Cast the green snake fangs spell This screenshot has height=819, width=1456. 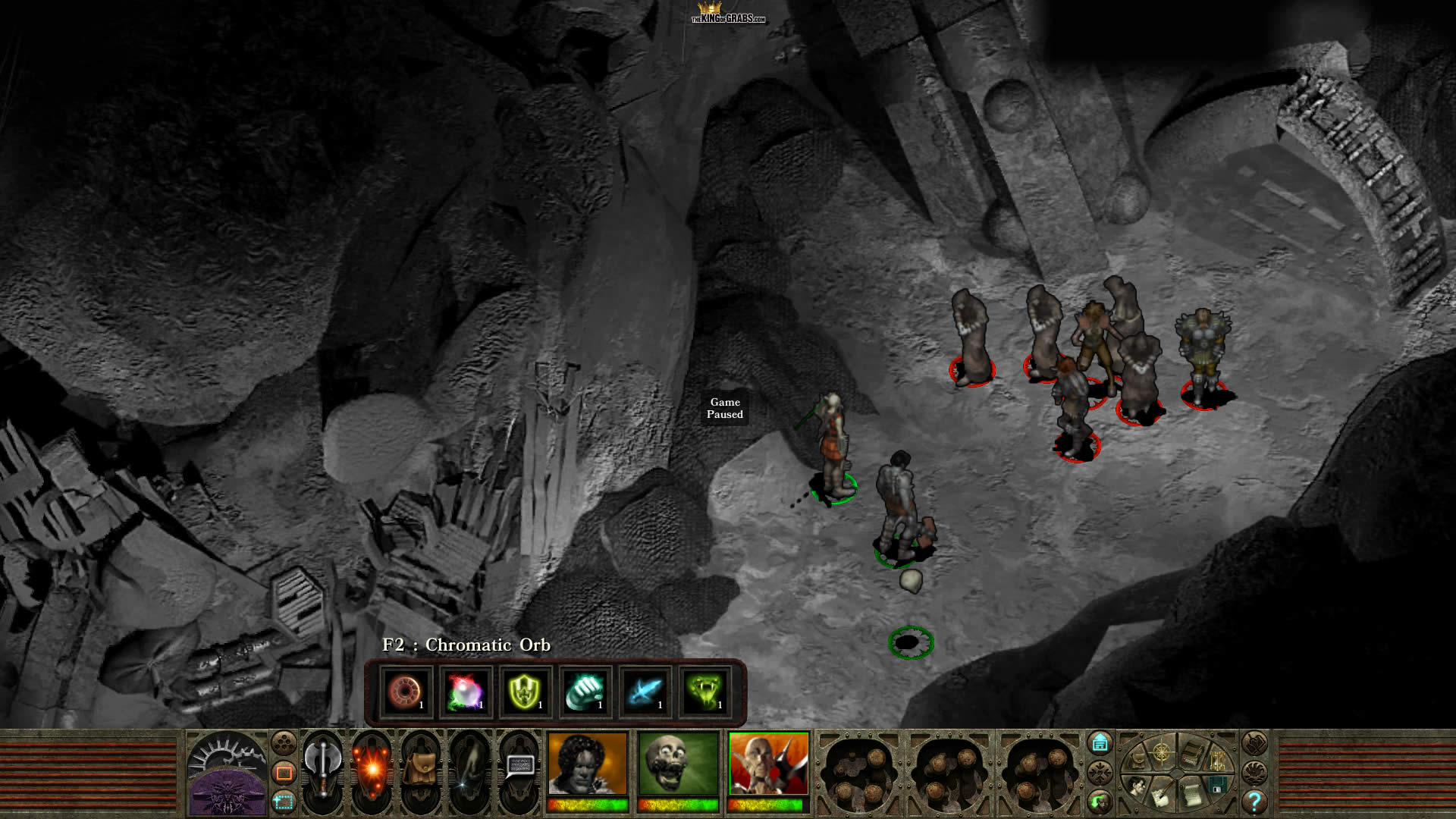tap(704, 692)
